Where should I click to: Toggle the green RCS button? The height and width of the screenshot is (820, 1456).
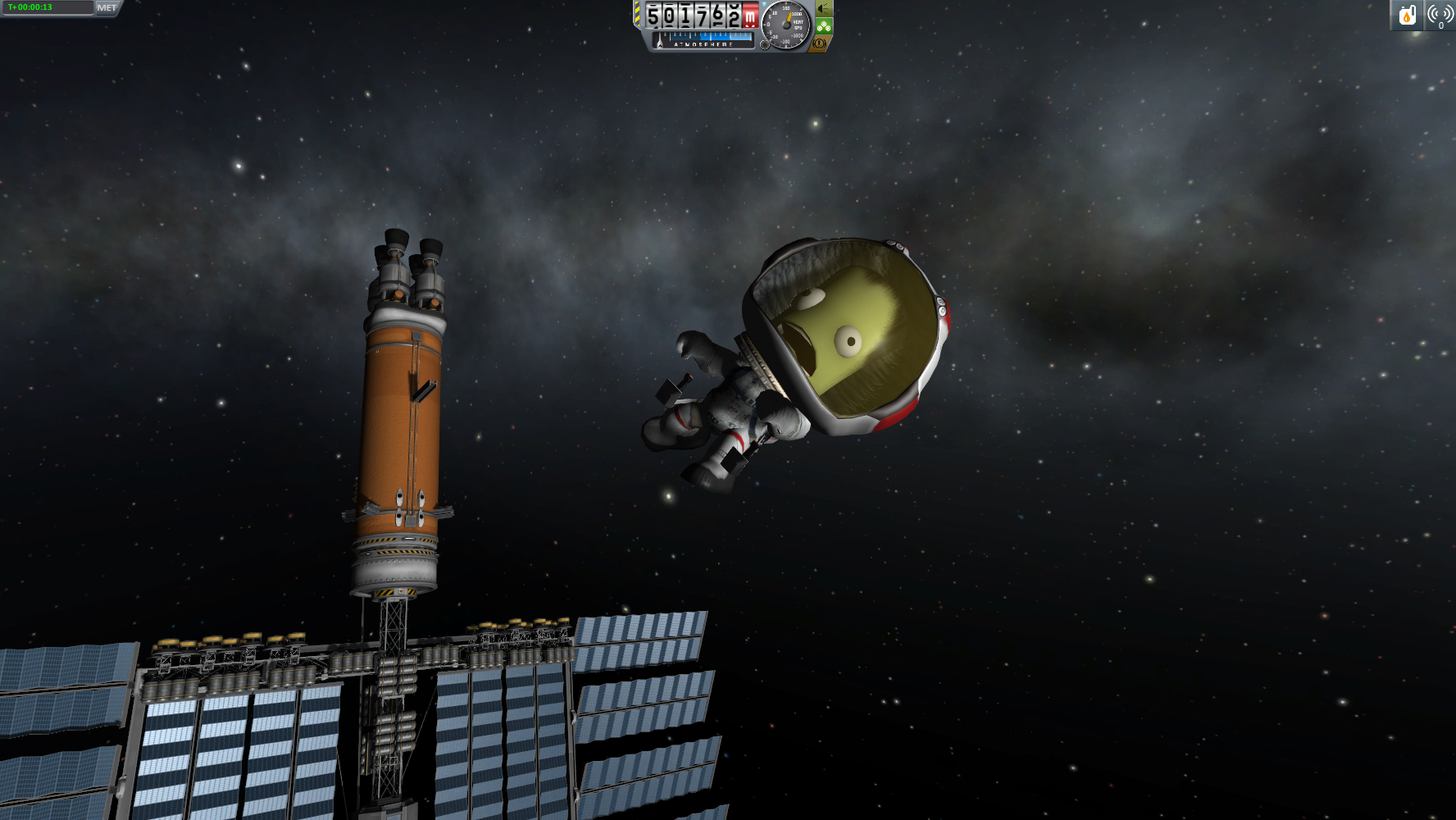coord(824,26)
